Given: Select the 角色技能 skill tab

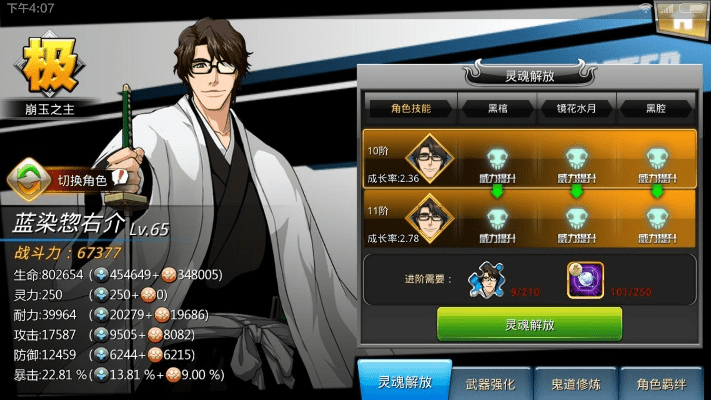Looking at the screenshot, I should pos(411,106).
